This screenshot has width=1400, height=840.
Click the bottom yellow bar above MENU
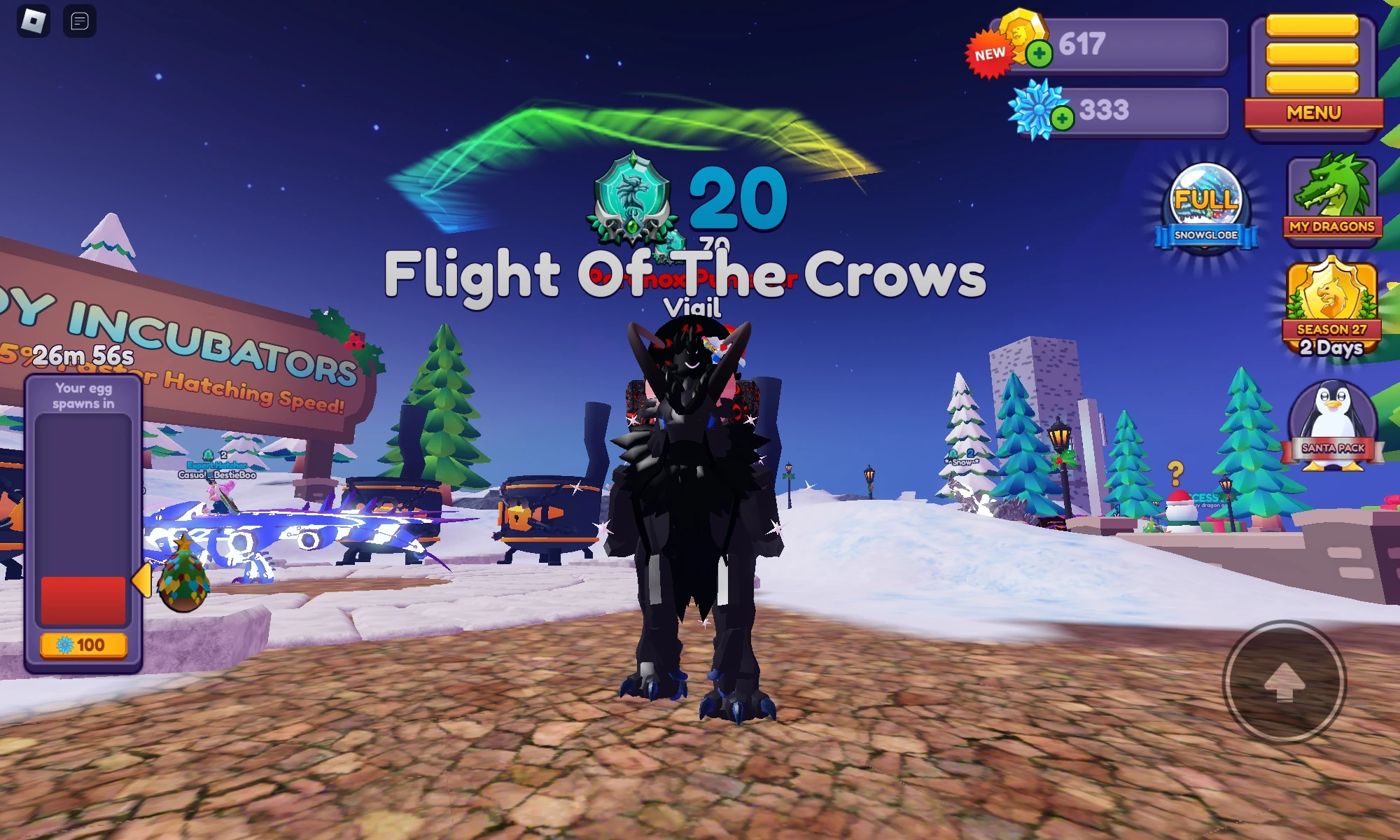click(x=1312, y=83)
